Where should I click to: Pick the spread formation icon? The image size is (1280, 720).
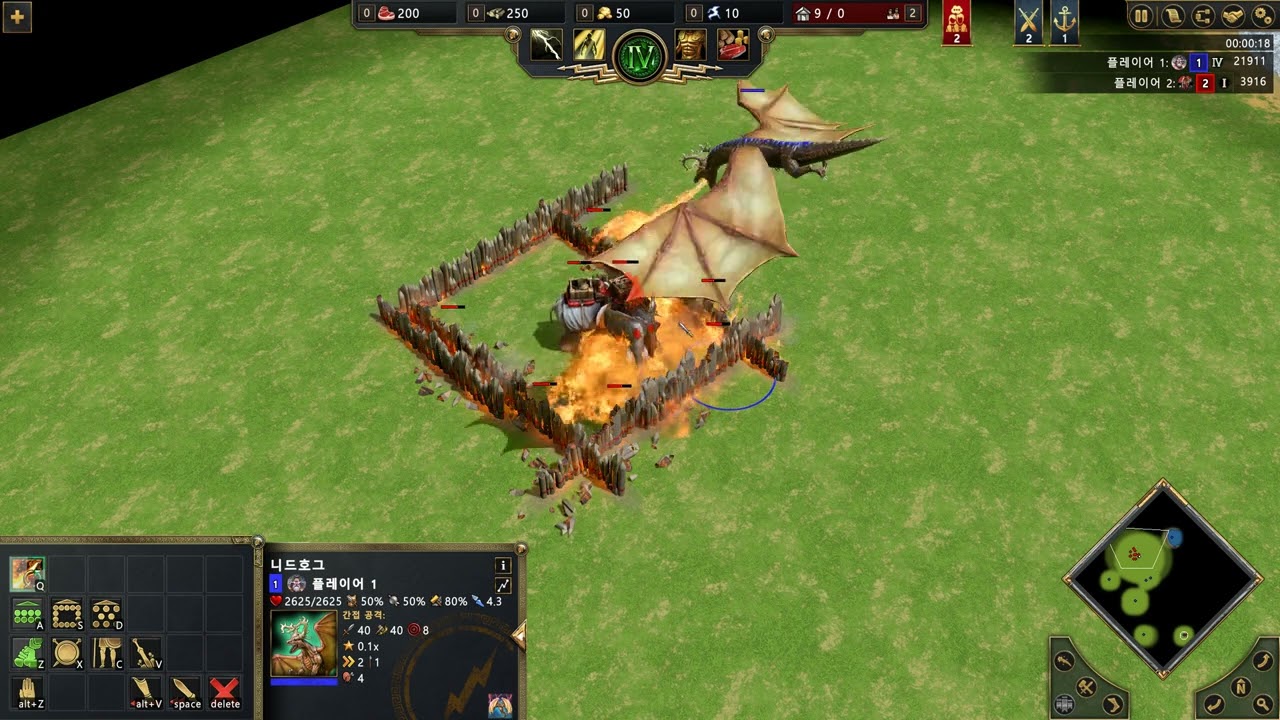click(x=106, y=614)
